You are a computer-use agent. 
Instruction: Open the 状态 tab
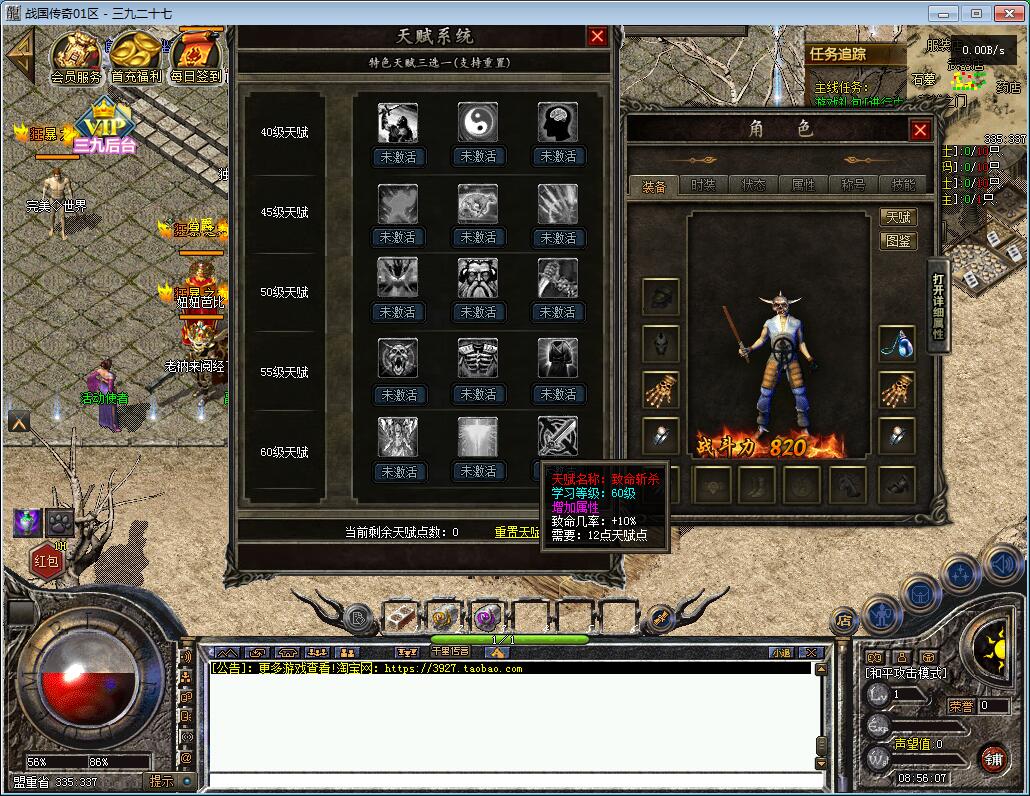click(x=753, y=185)
